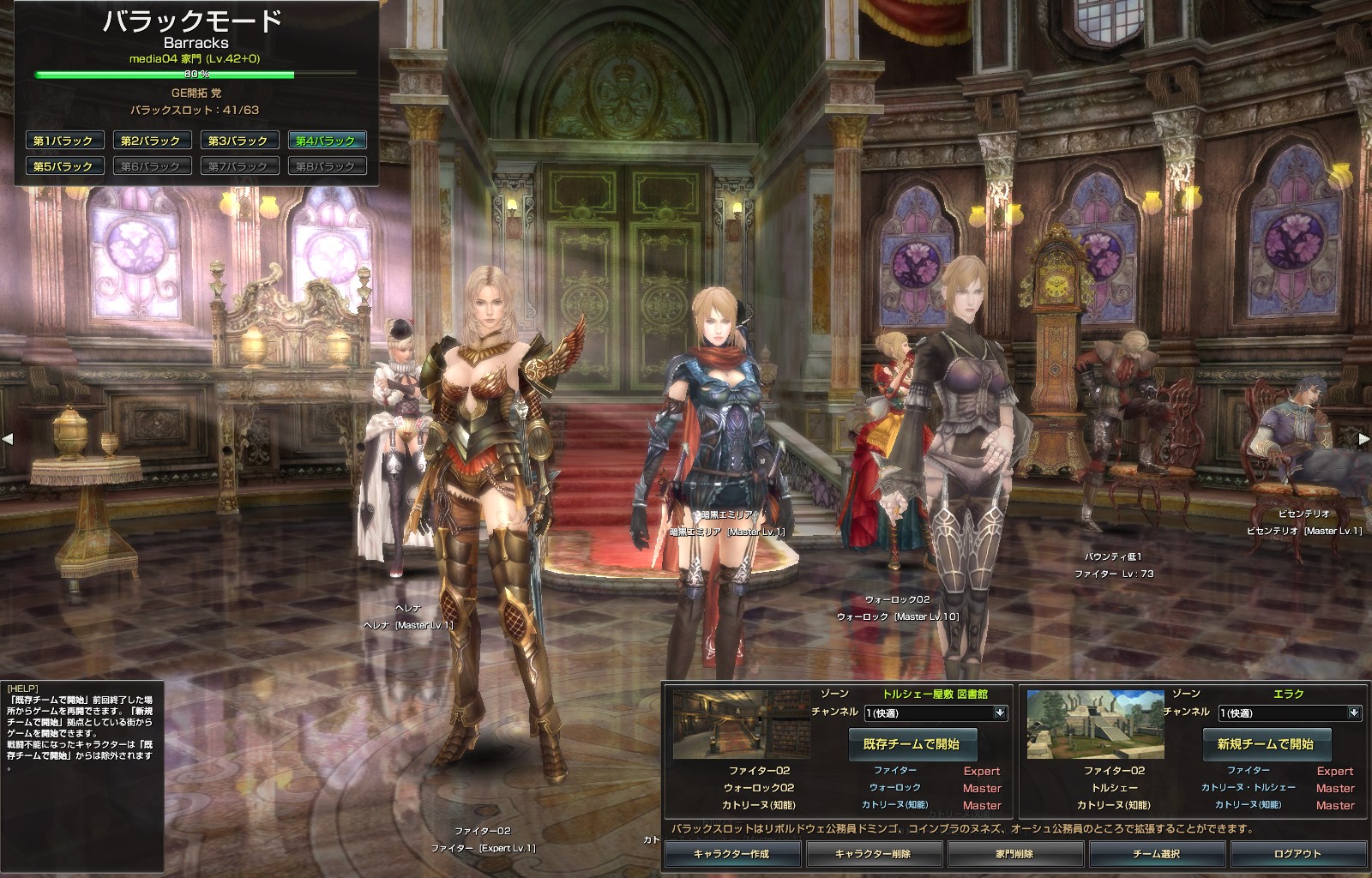This screenshot has width=1372, height=878.
Task: Open チーム選択 team selection
Action: point(1156,853)
